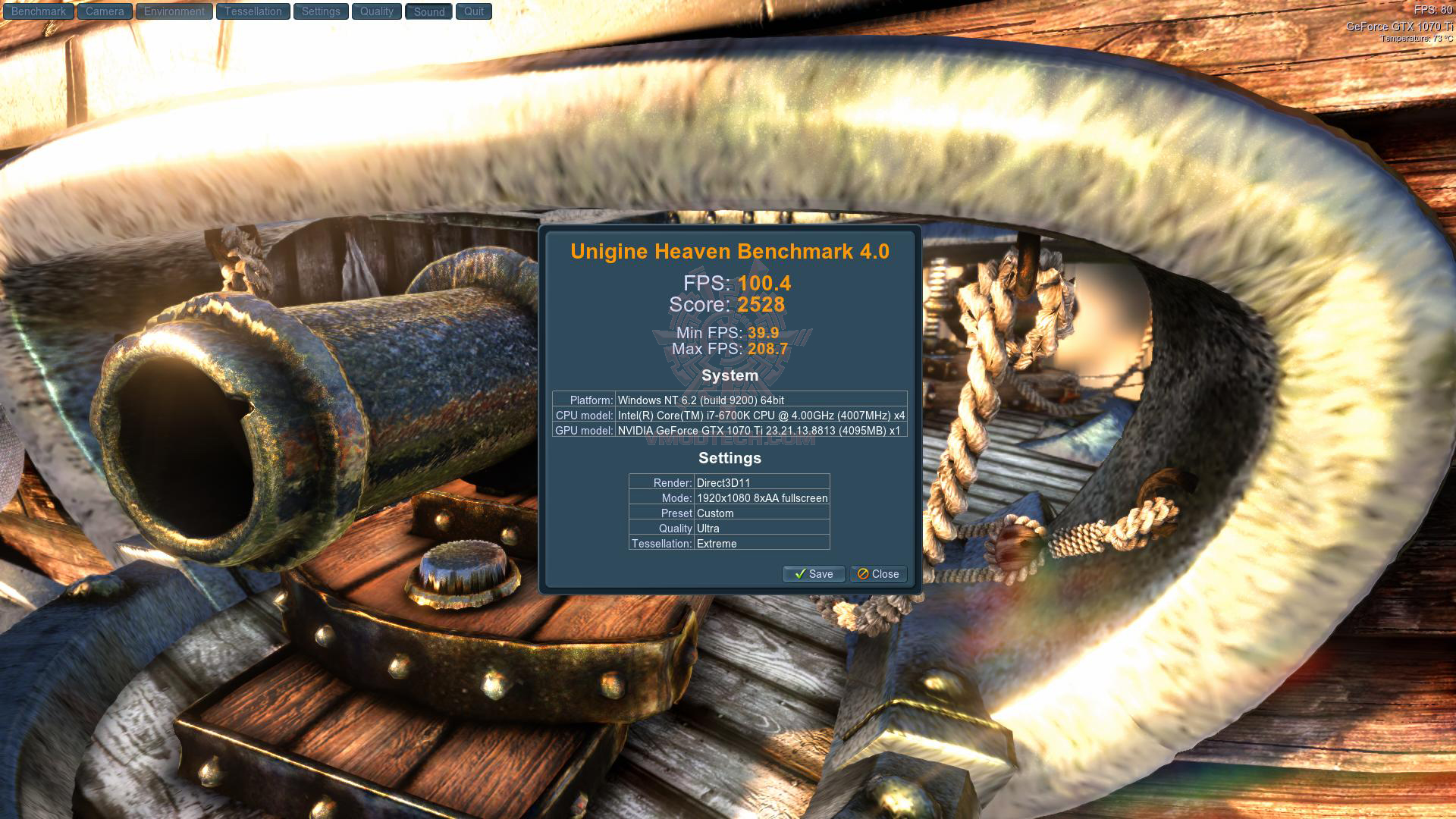Select the Quality menu
The width and height of the screenshot is (1456, 819).
pos(377,11)
